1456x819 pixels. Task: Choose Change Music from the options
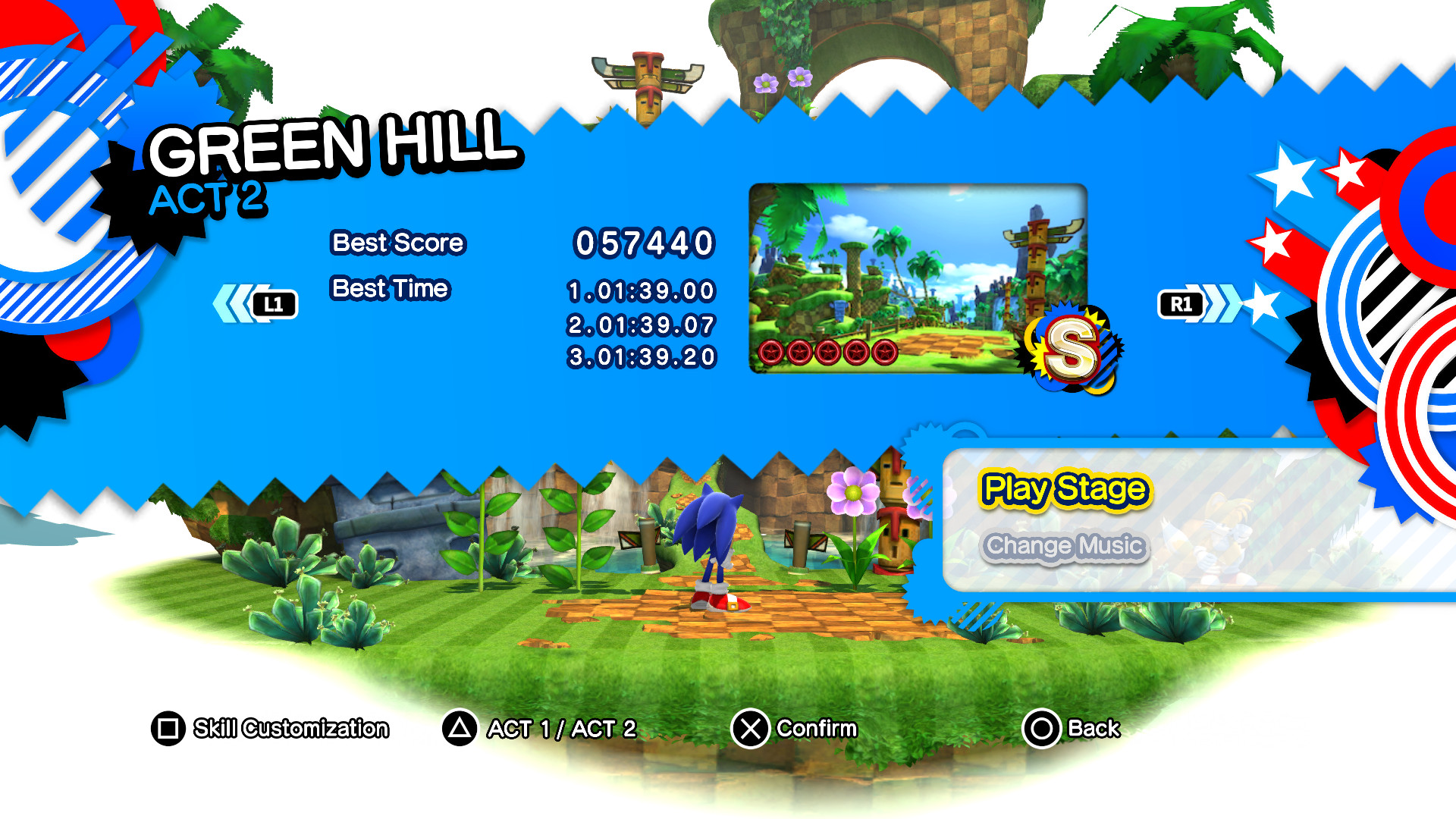click(1066, 544)
